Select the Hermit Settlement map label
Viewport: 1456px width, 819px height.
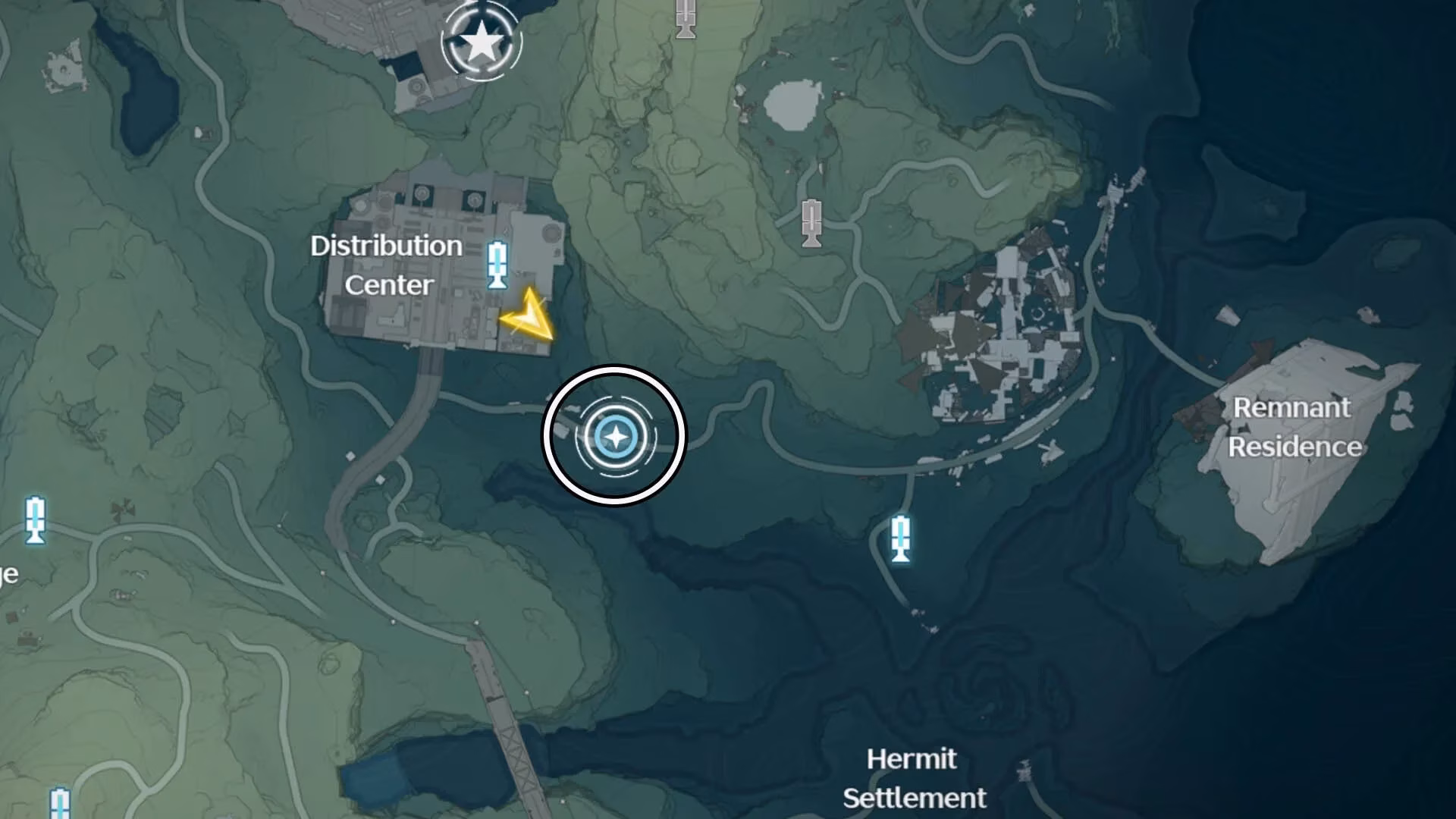coord(914,778)
